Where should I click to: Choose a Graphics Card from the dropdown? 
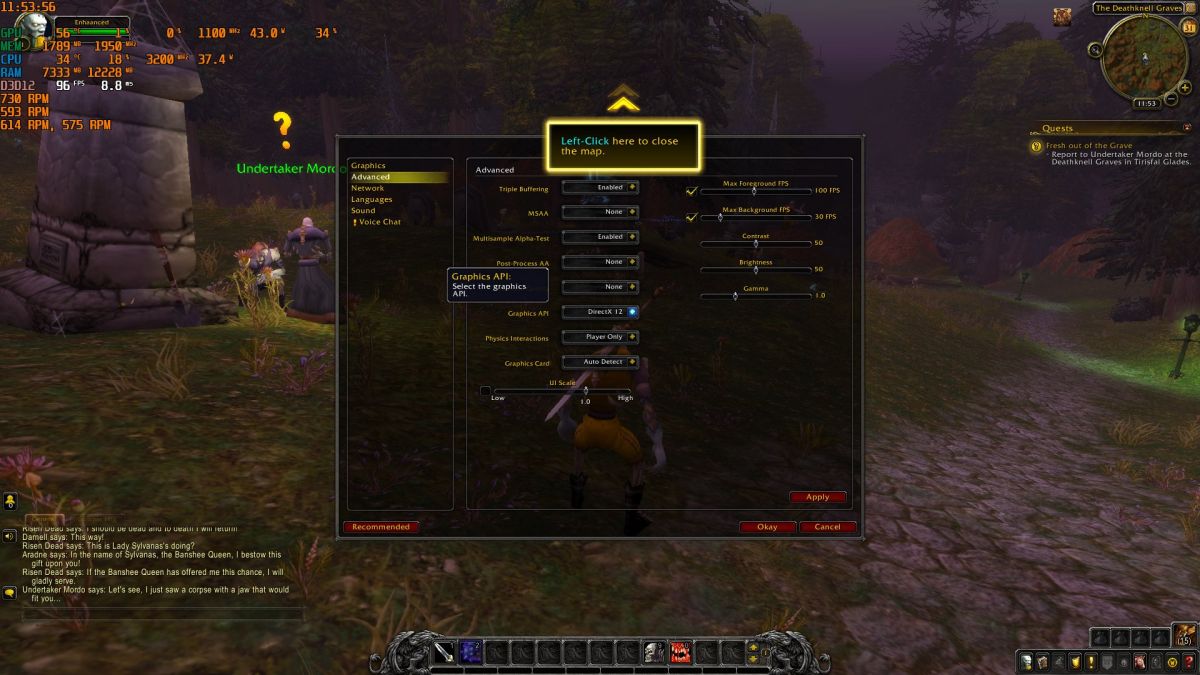[600, 362]
